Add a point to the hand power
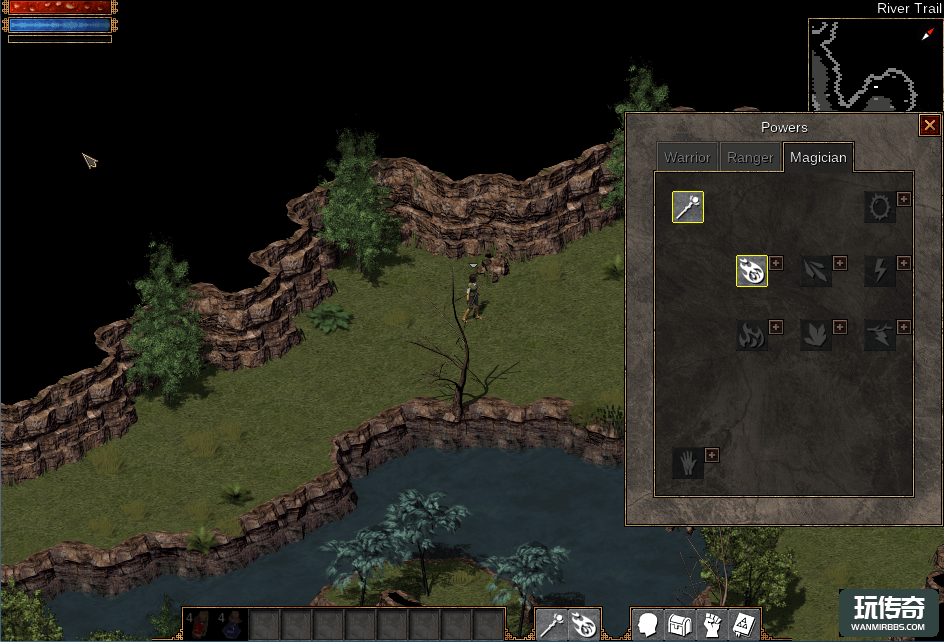 click(x=712, y=455)
